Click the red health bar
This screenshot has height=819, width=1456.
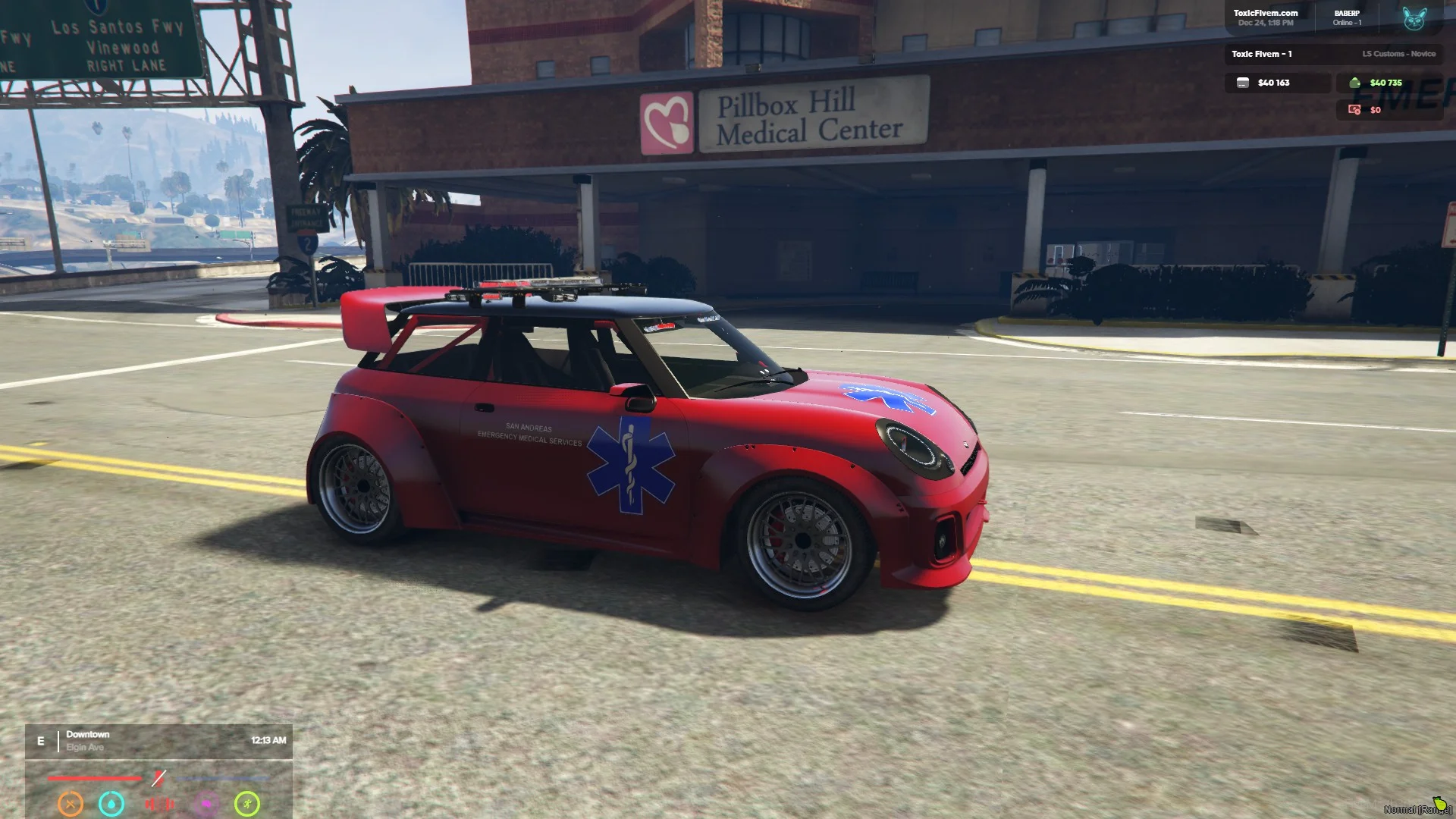(94, 778)
